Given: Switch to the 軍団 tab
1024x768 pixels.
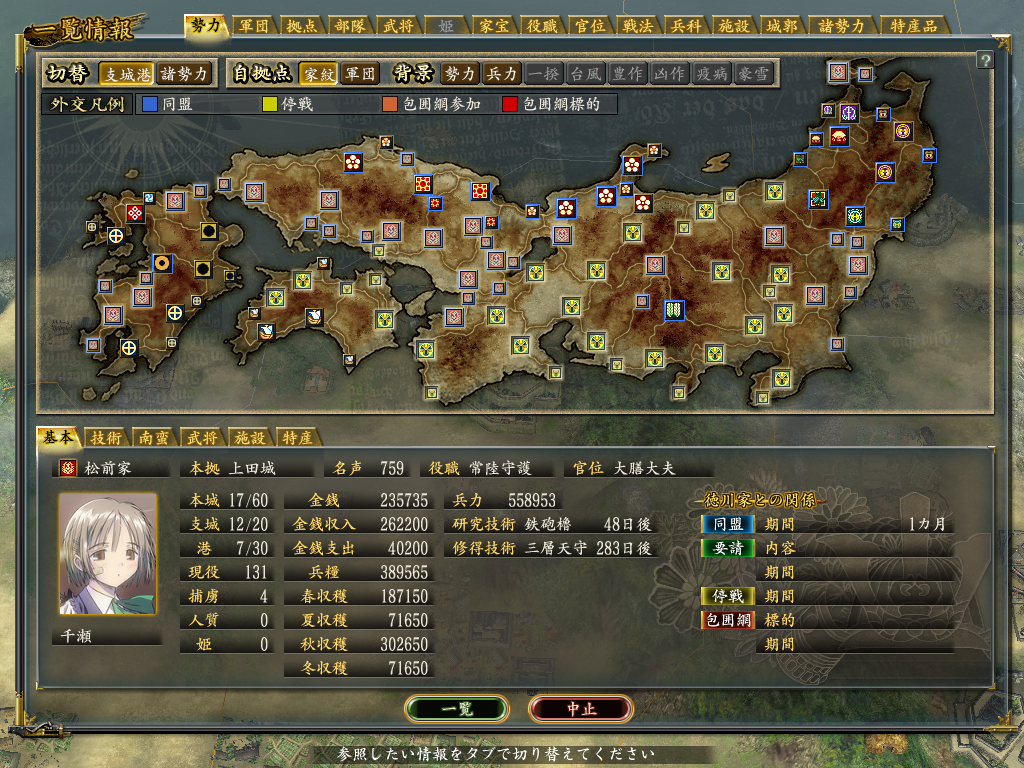Looking at the screenshot, I should pos(254,26).
